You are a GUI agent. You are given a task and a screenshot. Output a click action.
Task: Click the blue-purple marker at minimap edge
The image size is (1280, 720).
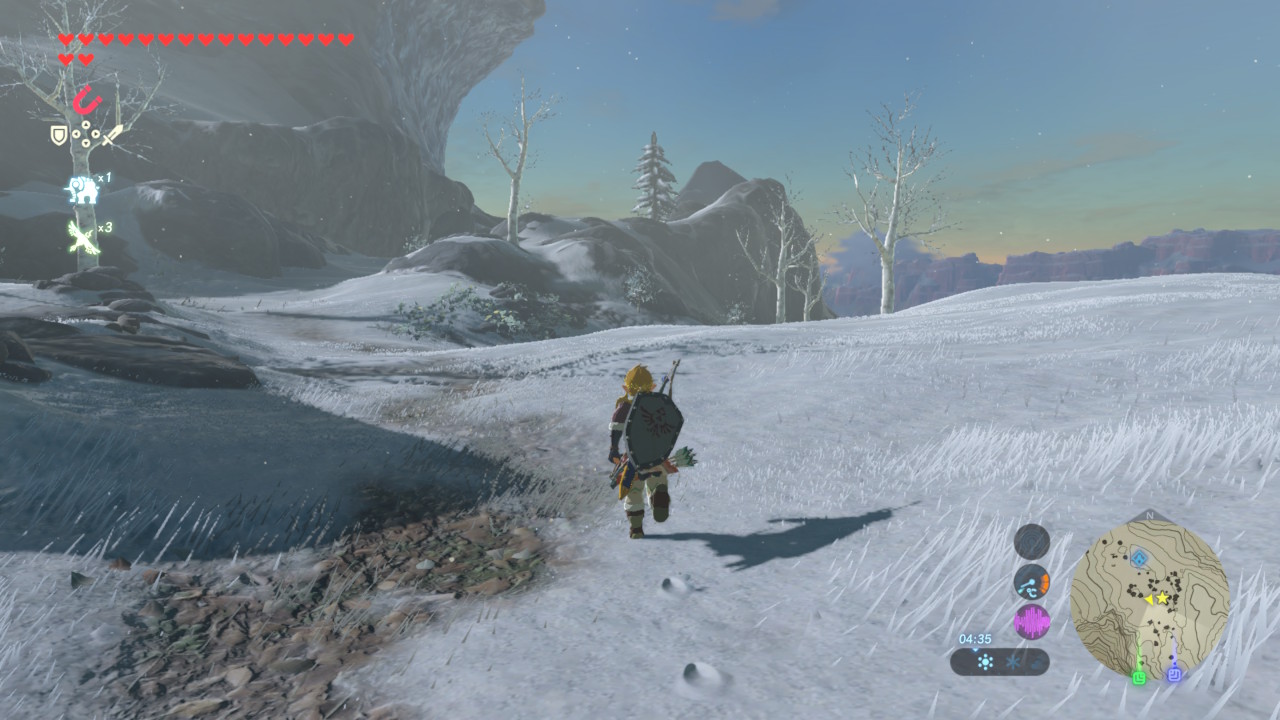click(1175, 675)
